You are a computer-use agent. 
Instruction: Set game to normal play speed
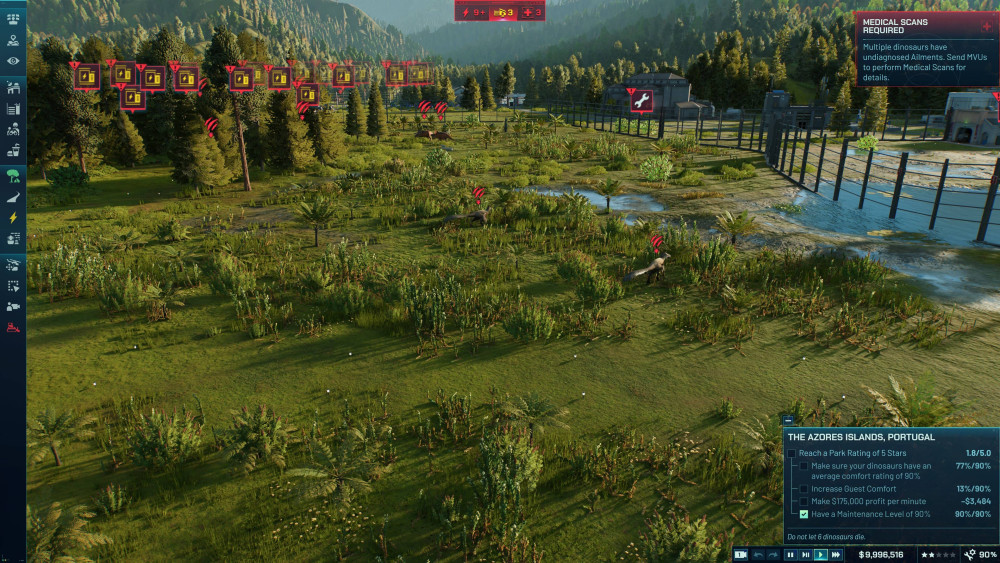click(x=820, y=554)
